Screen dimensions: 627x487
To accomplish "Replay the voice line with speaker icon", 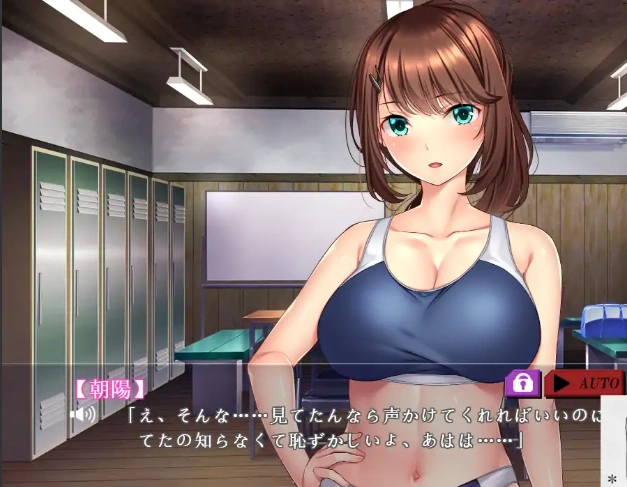I will [83, 412].
